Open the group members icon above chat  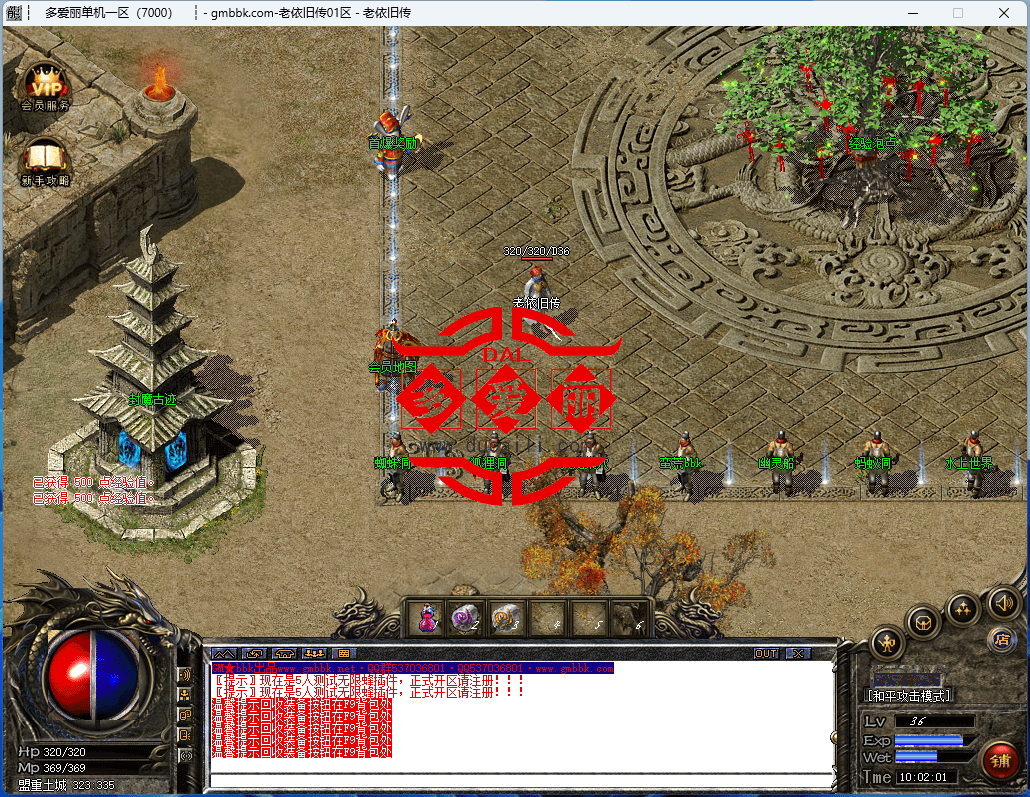(315, 653)
